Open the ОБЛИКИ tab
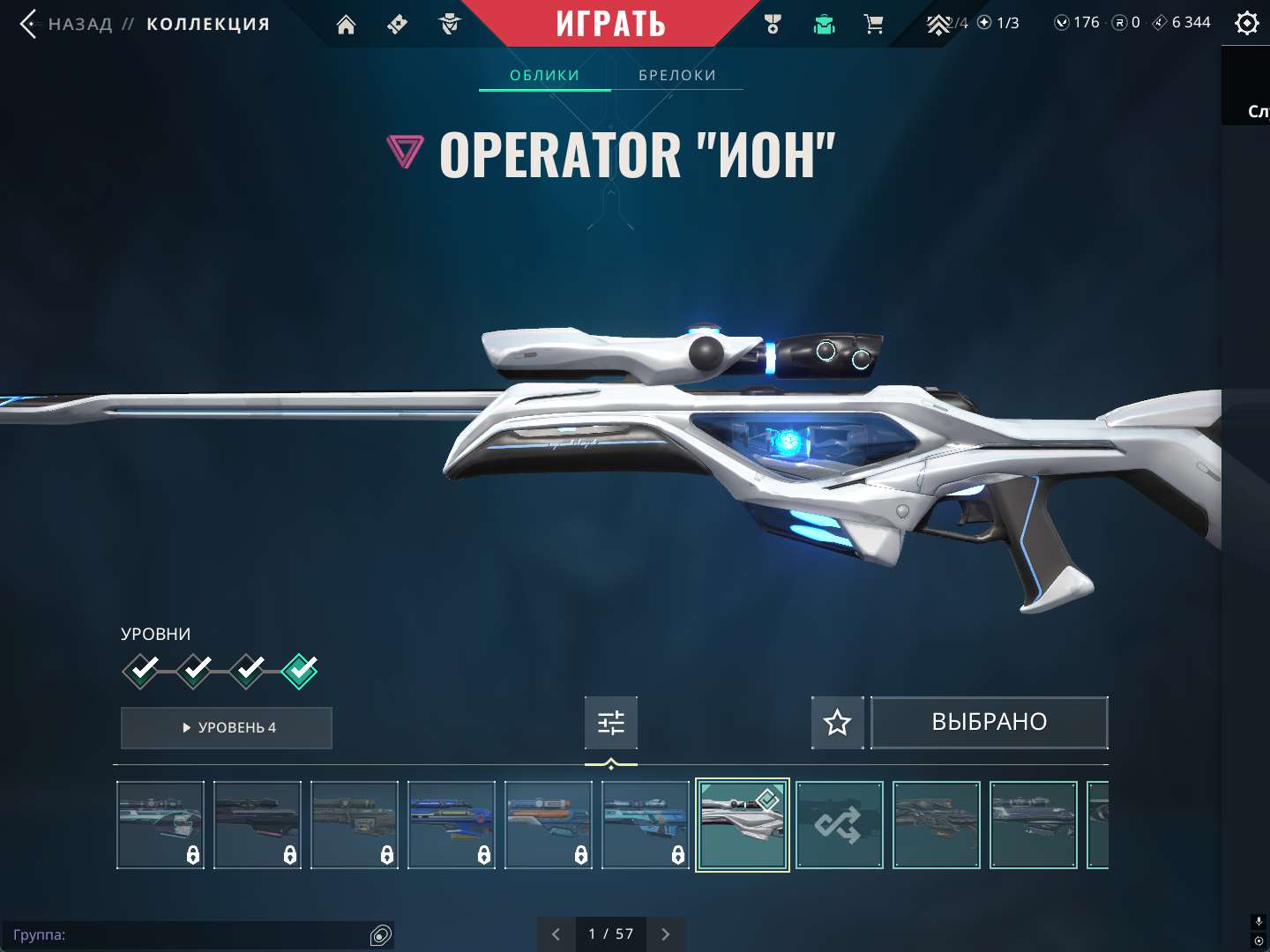The image size is (1270, 952). pyautogui.click(x=544, y=75)
